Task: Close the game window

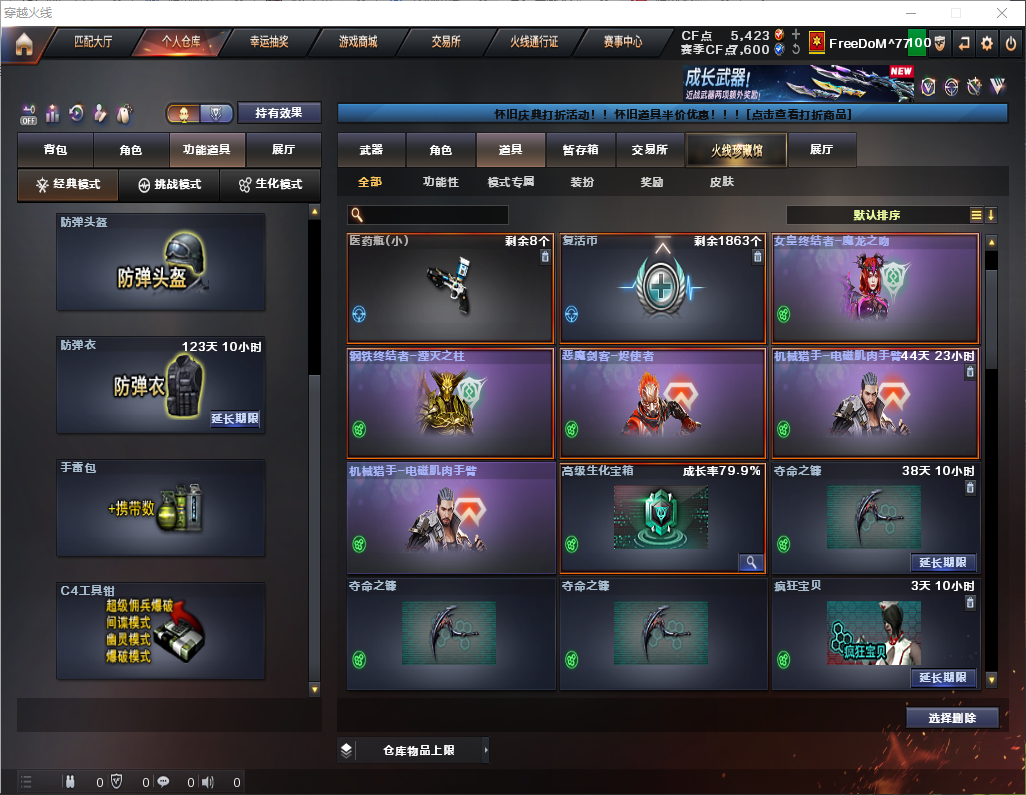Action: coord(1001,13)
